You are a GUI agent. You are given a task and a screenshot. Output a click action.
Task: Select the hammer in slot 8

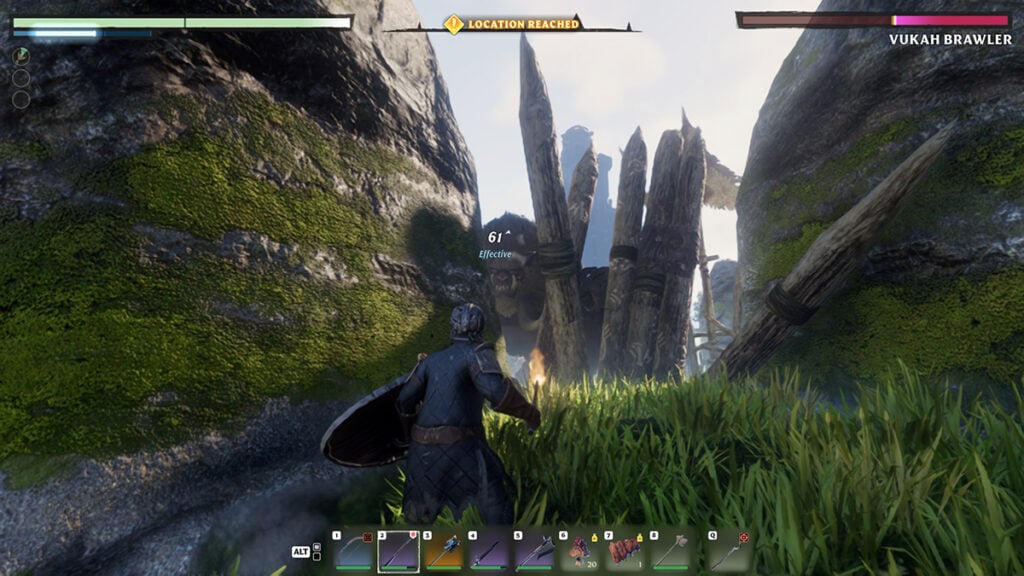[672, 551]
